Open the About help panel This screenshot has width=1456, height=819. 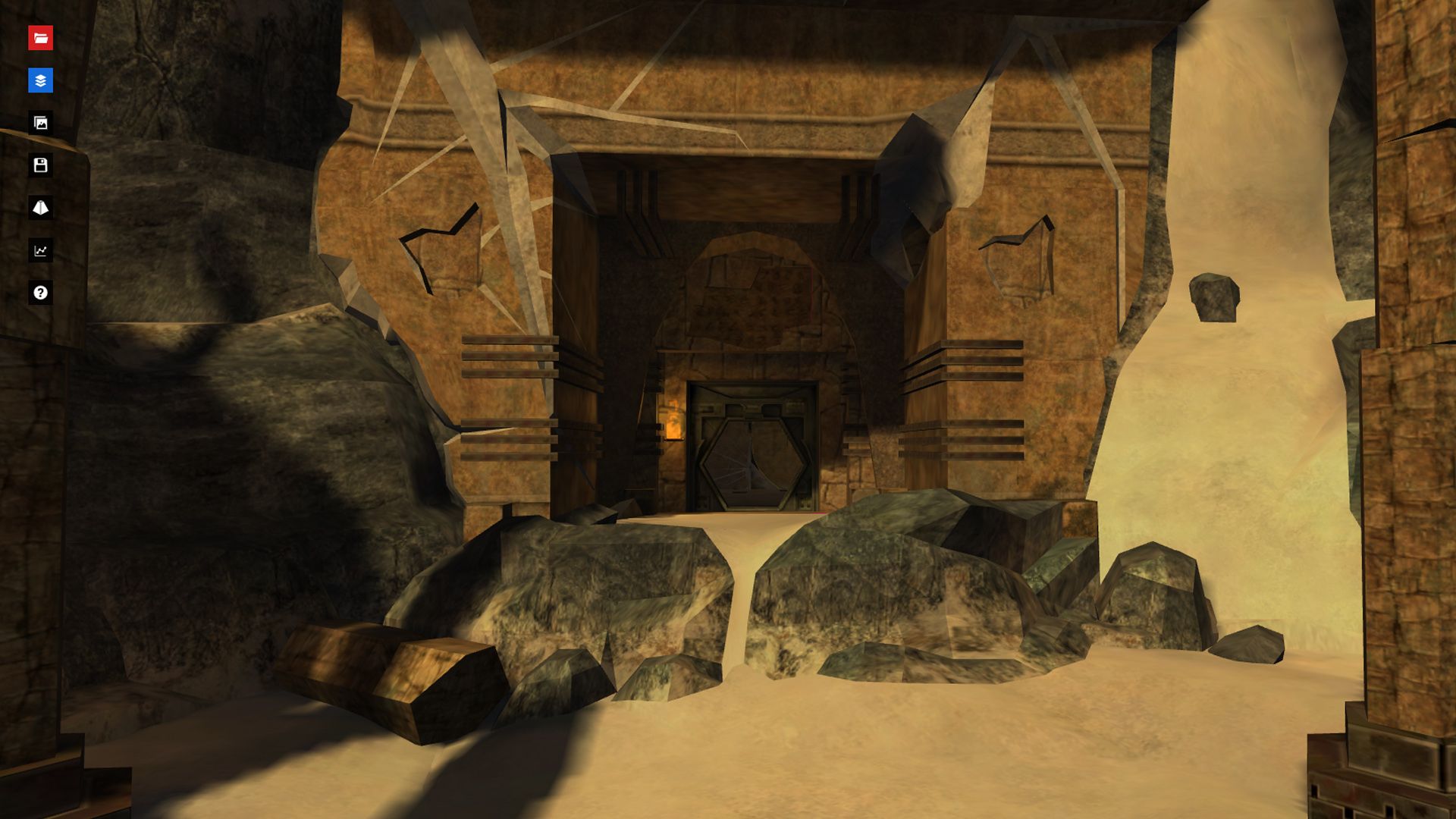pos(42,292)
